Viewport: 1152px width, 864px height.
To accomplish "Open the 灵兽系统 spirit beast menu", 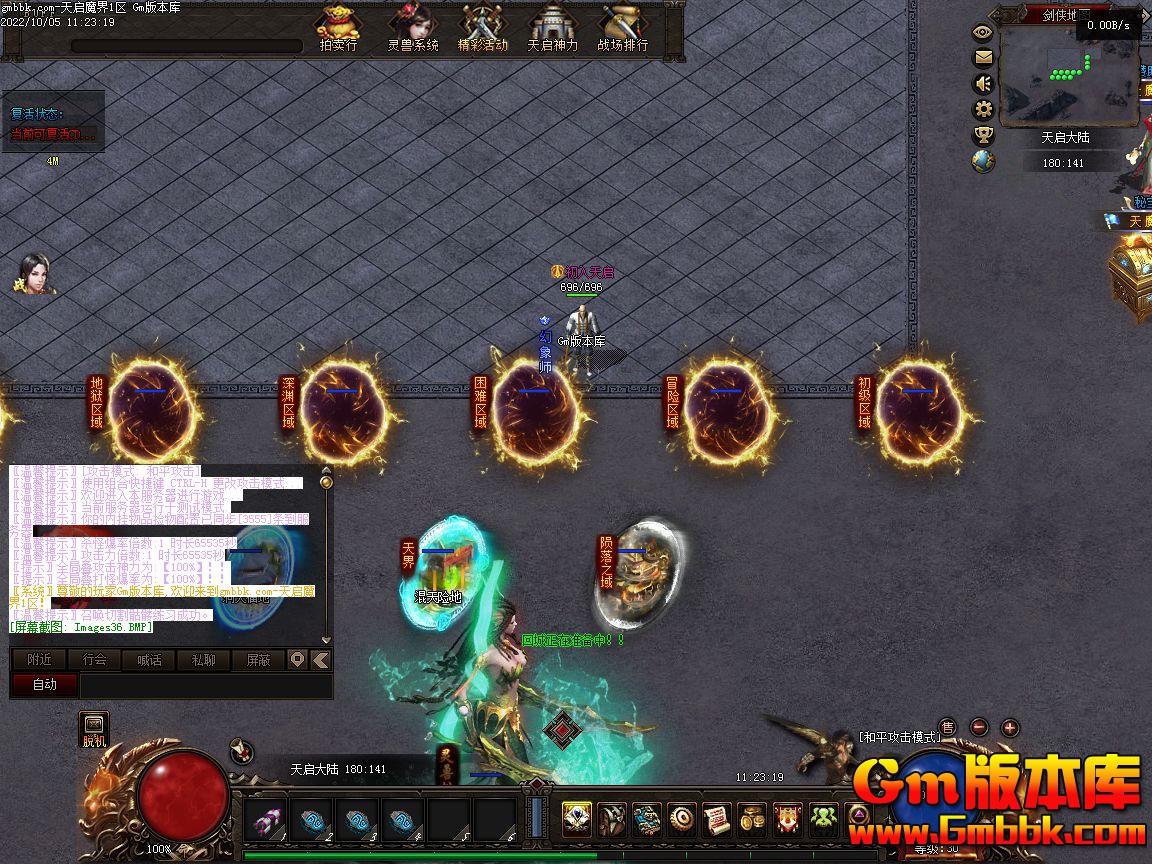I will pos(412,28).
